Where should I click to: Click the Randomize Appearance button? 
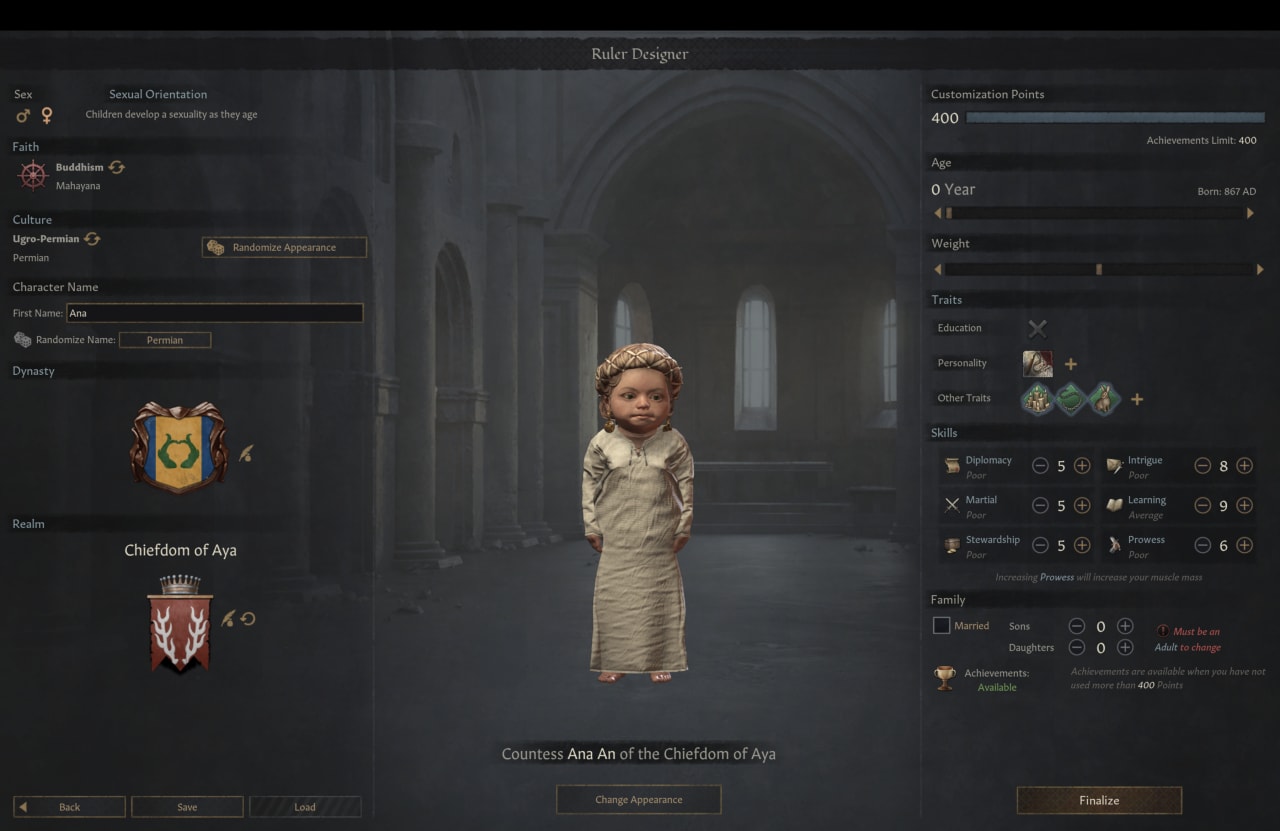[283, 247]
